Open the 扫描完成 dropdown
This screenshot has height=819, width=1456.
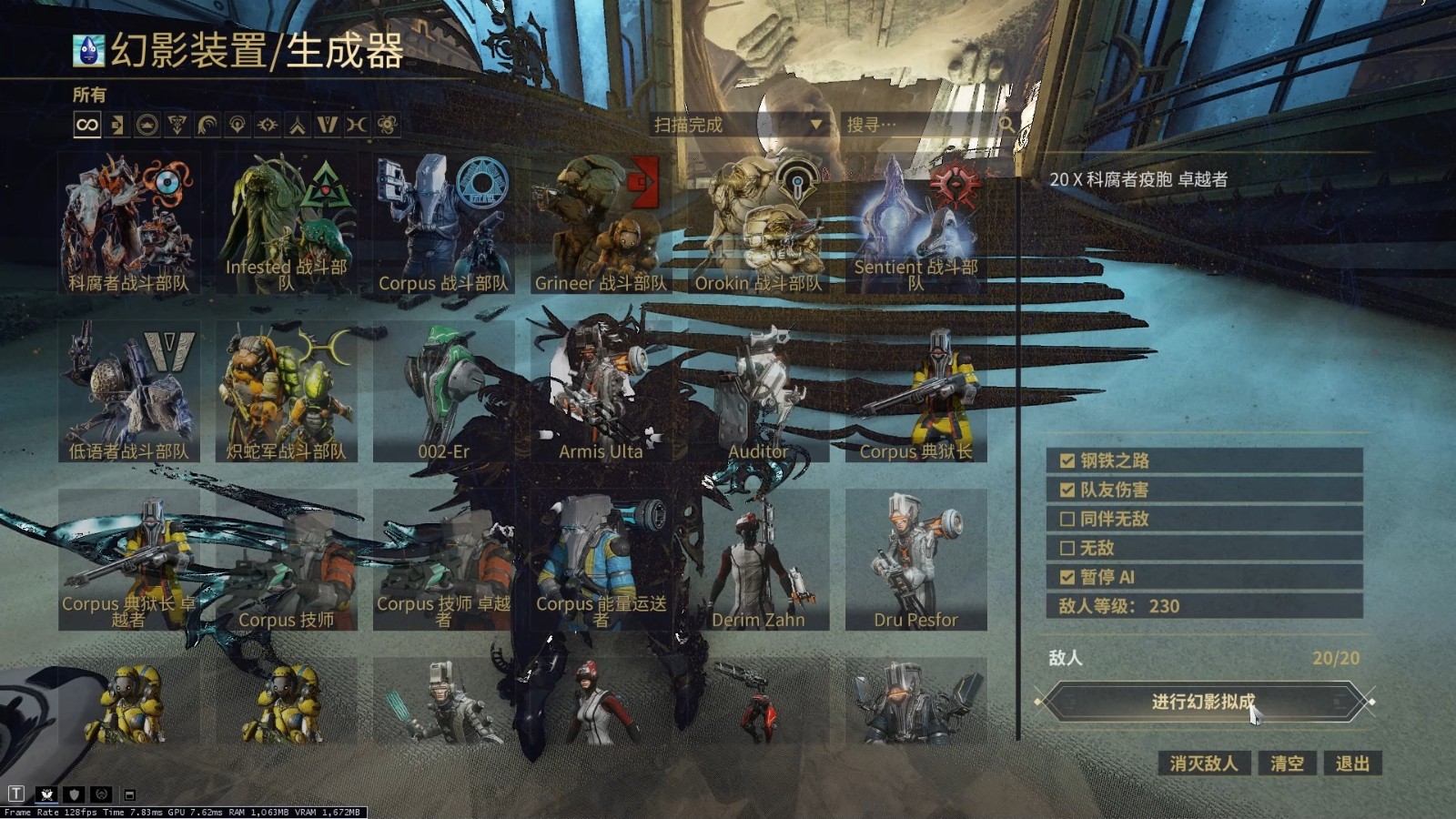[x=737, y=125]
